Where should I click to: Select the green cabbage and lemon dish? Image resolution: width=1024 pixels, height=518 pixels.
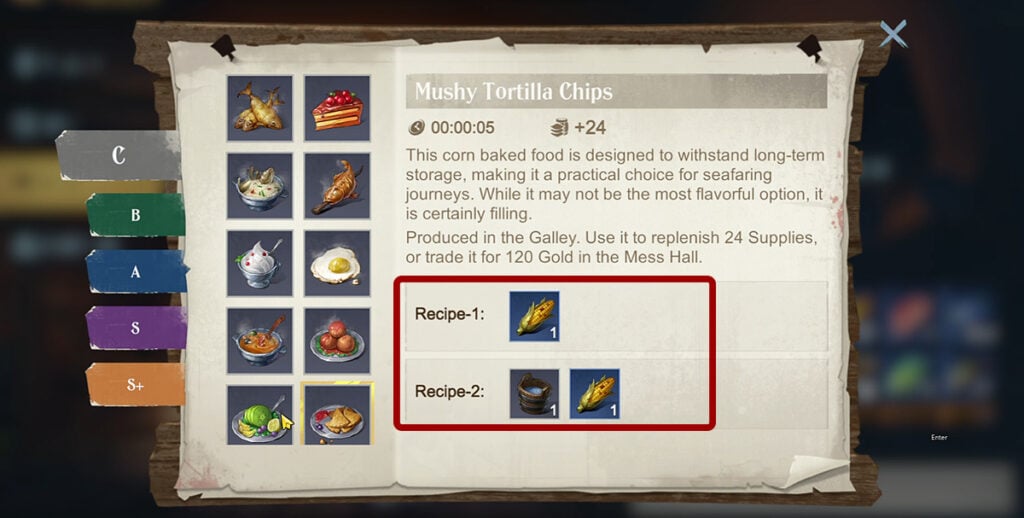pyautogui.click(x=259, y=415)
